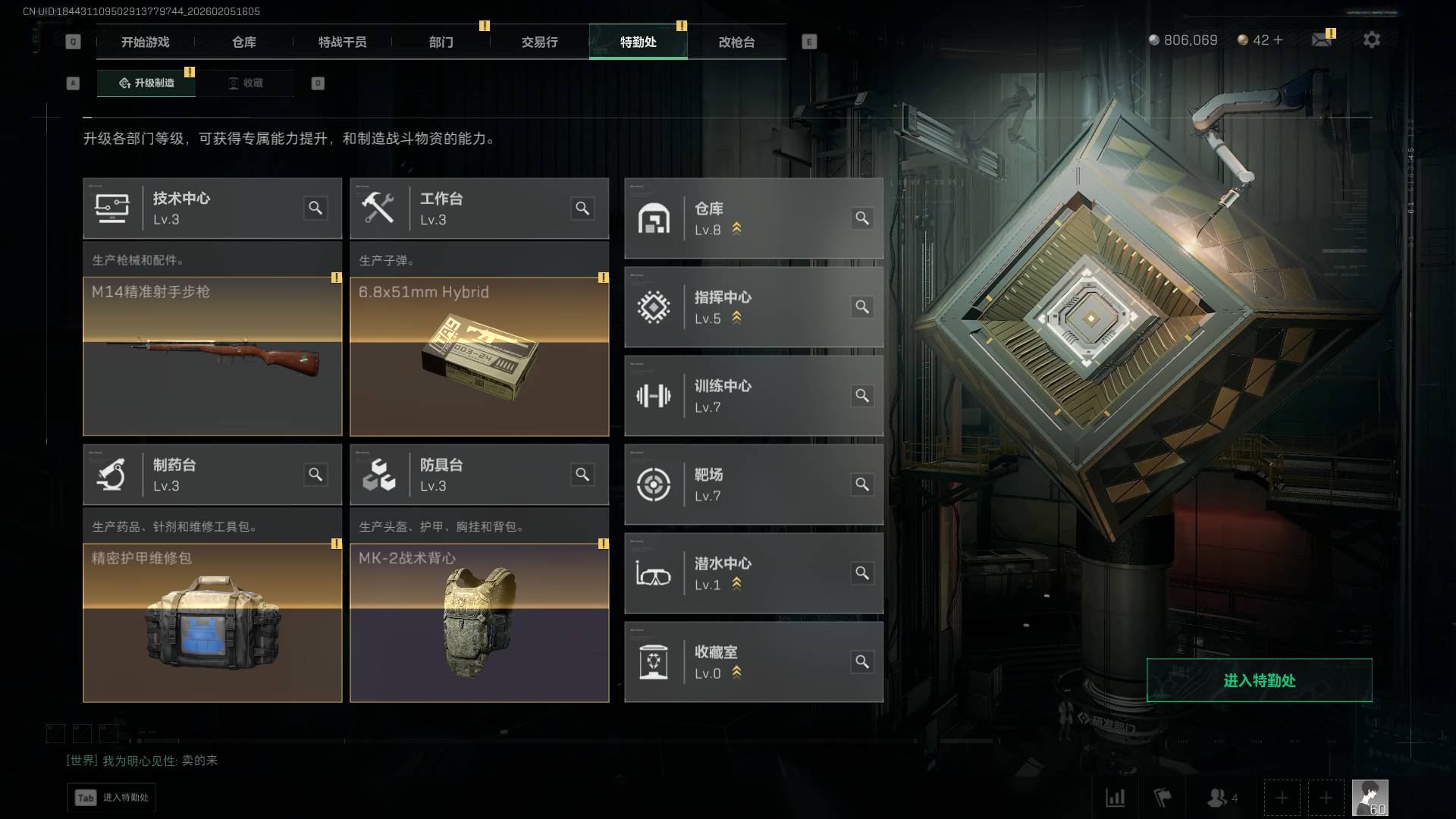Select the 部门 tab

click(441, 42)
